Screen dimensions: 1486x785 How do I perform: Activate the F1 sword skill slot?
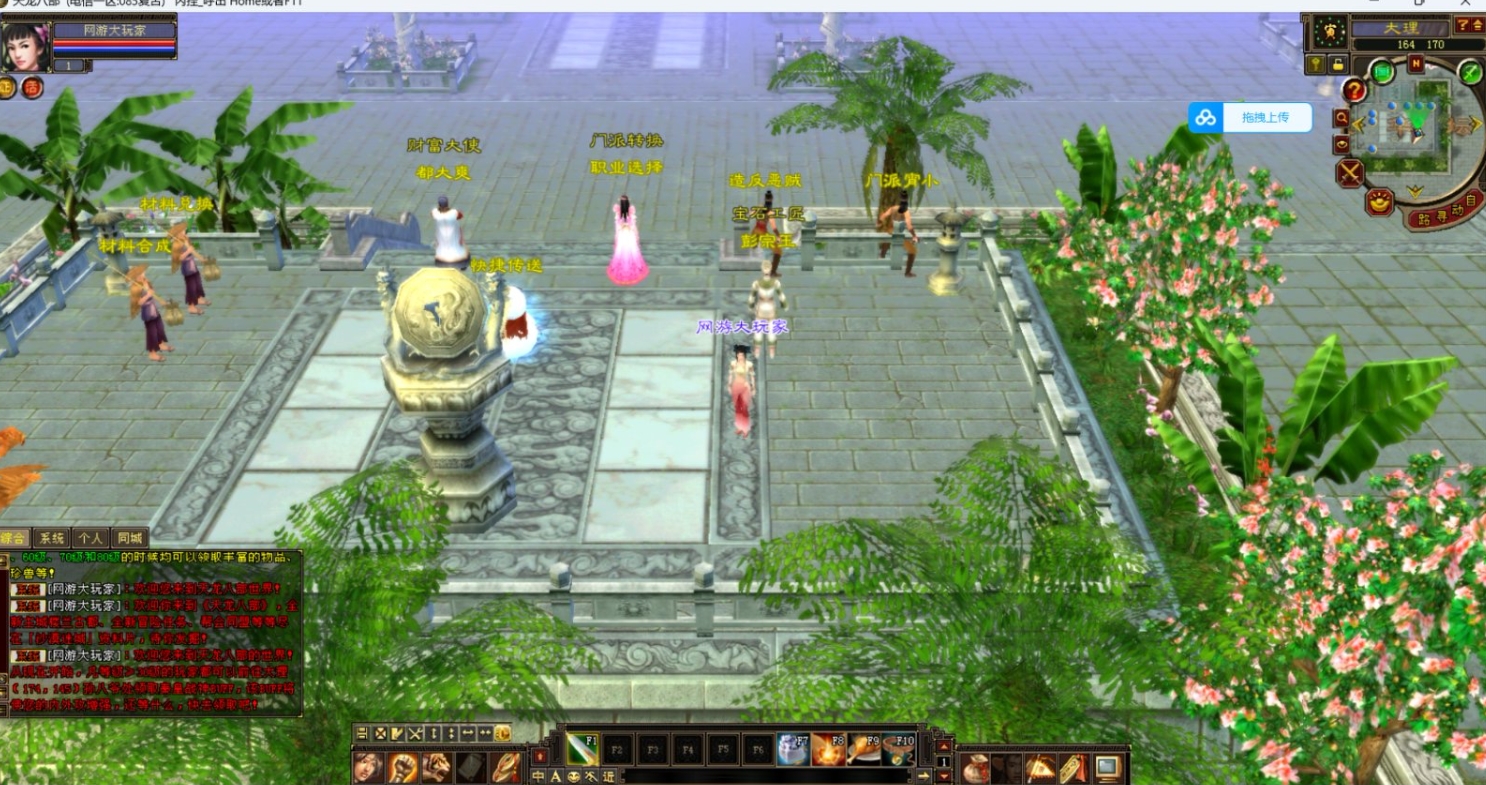[582, 748]
